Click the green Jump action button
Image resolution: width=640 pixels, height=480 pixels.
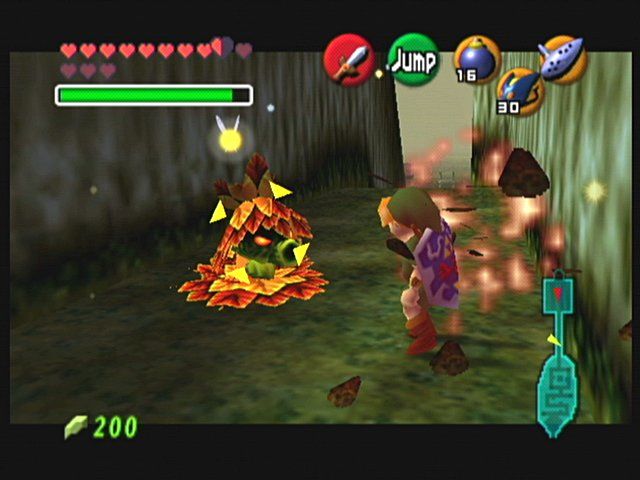point(412,60)
